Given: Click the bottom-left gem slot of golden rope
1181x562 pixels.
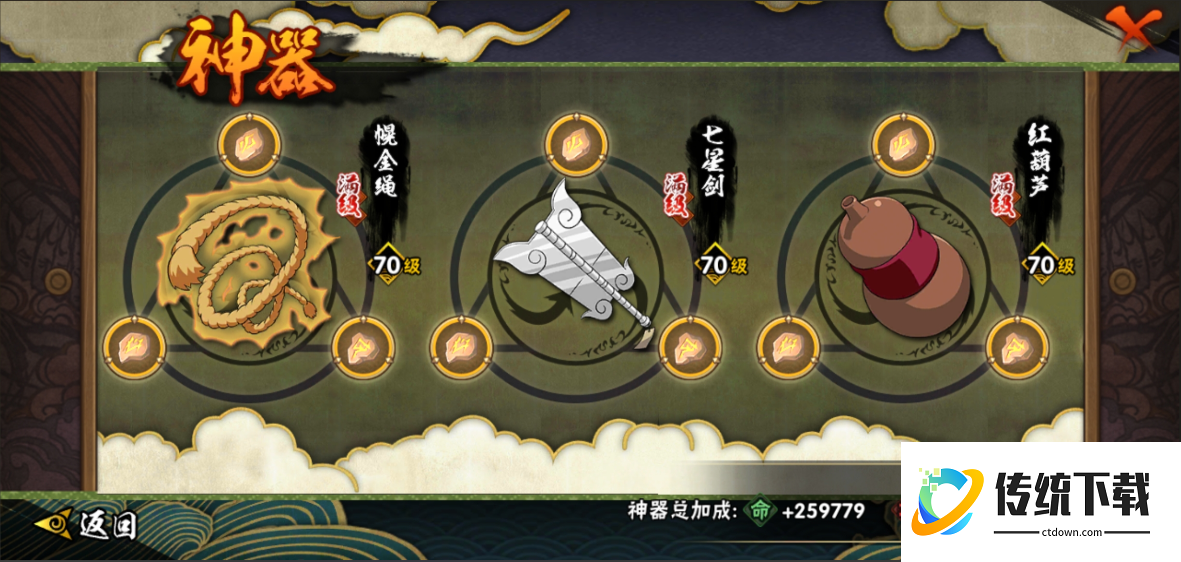Looking at the screenshot, I should click(135, 348).
